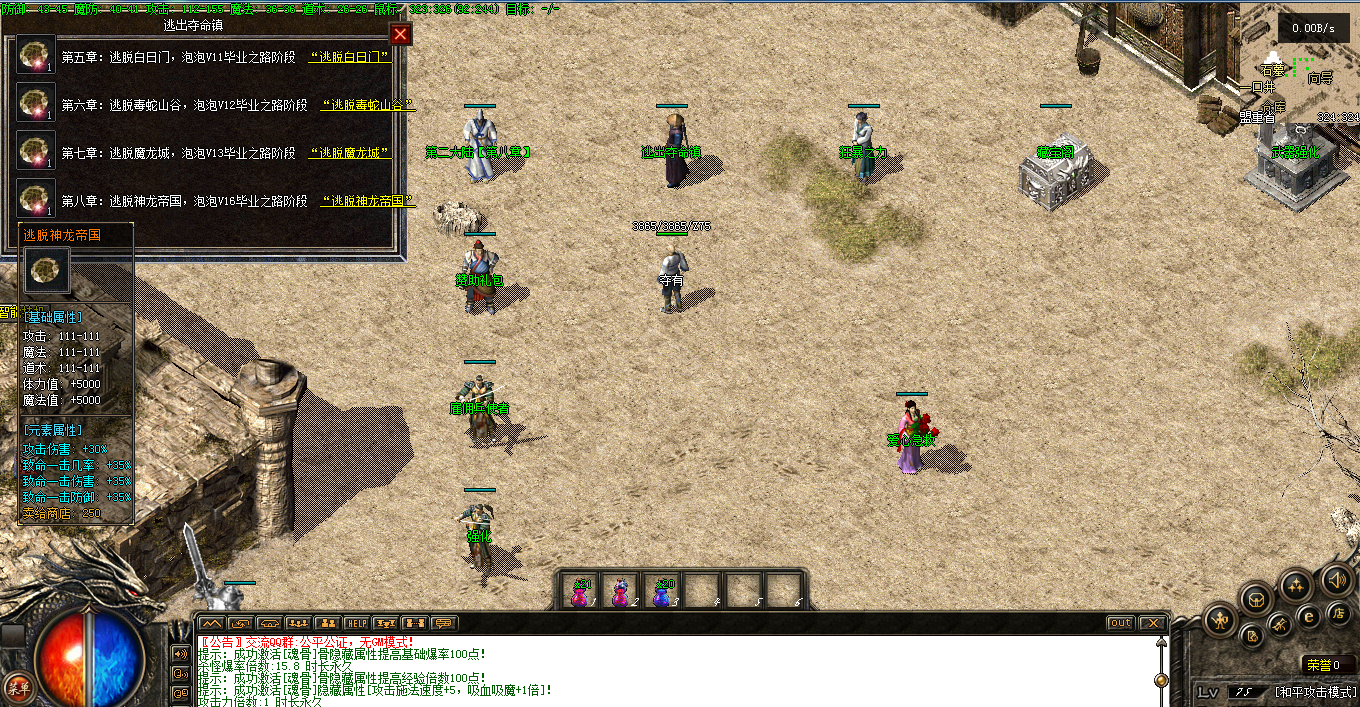Close the chat panel with its X button

(x=1153, y=623)
